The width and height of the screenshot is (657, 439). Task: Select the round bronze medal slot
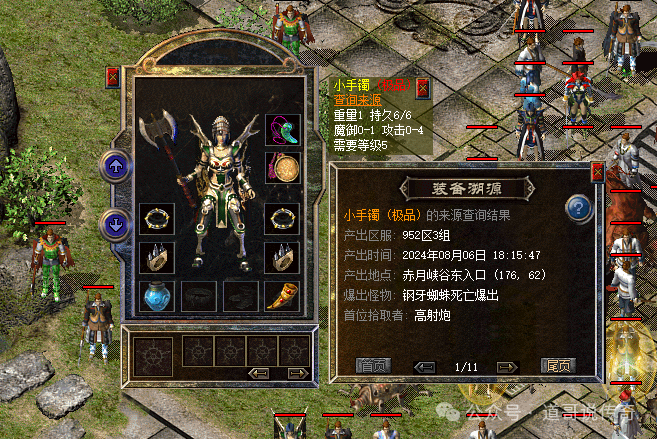point(281,168)
